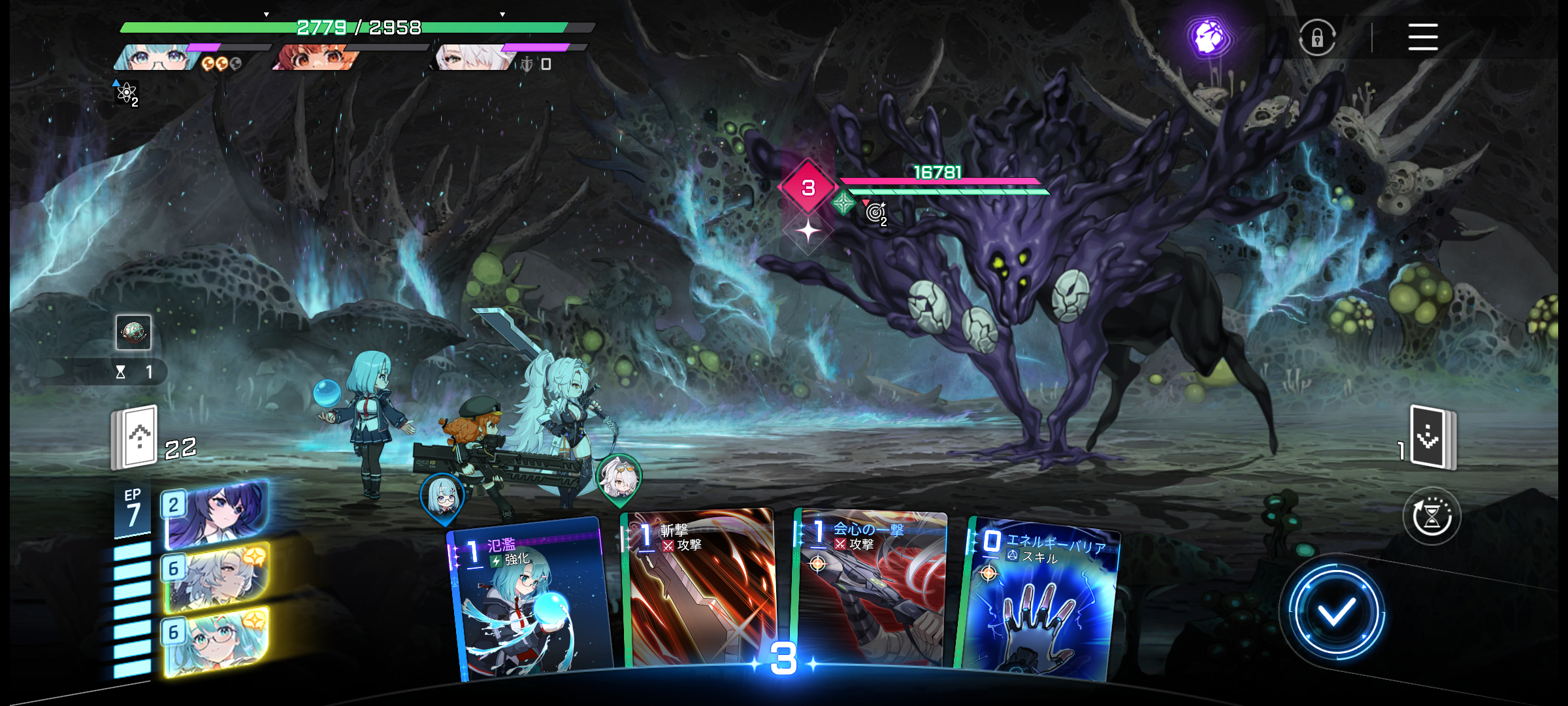Use the purple-haired character's cost 2 skill
The height and width of the screenshot is (706, 1568).
[217, 514]
